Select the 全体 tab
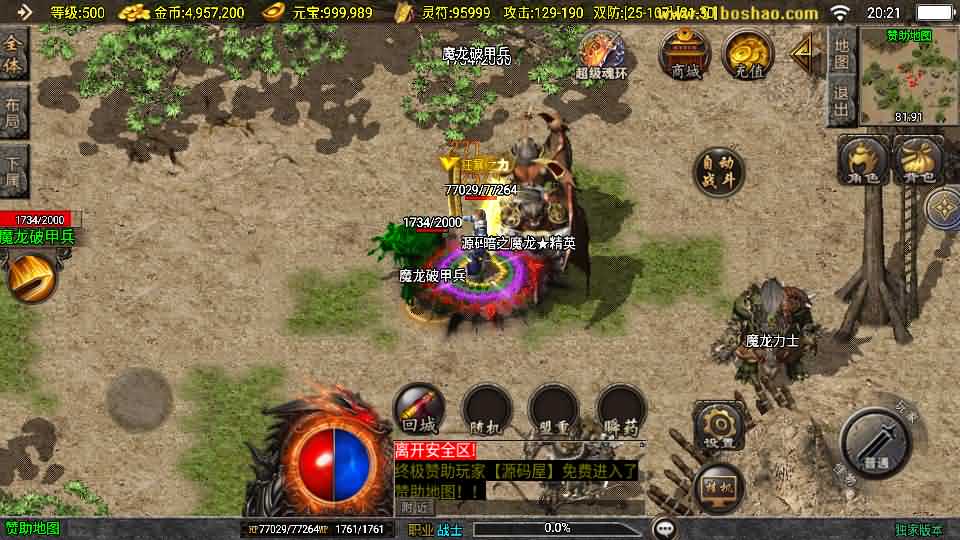The image size is (960, 540). point(14,53)
